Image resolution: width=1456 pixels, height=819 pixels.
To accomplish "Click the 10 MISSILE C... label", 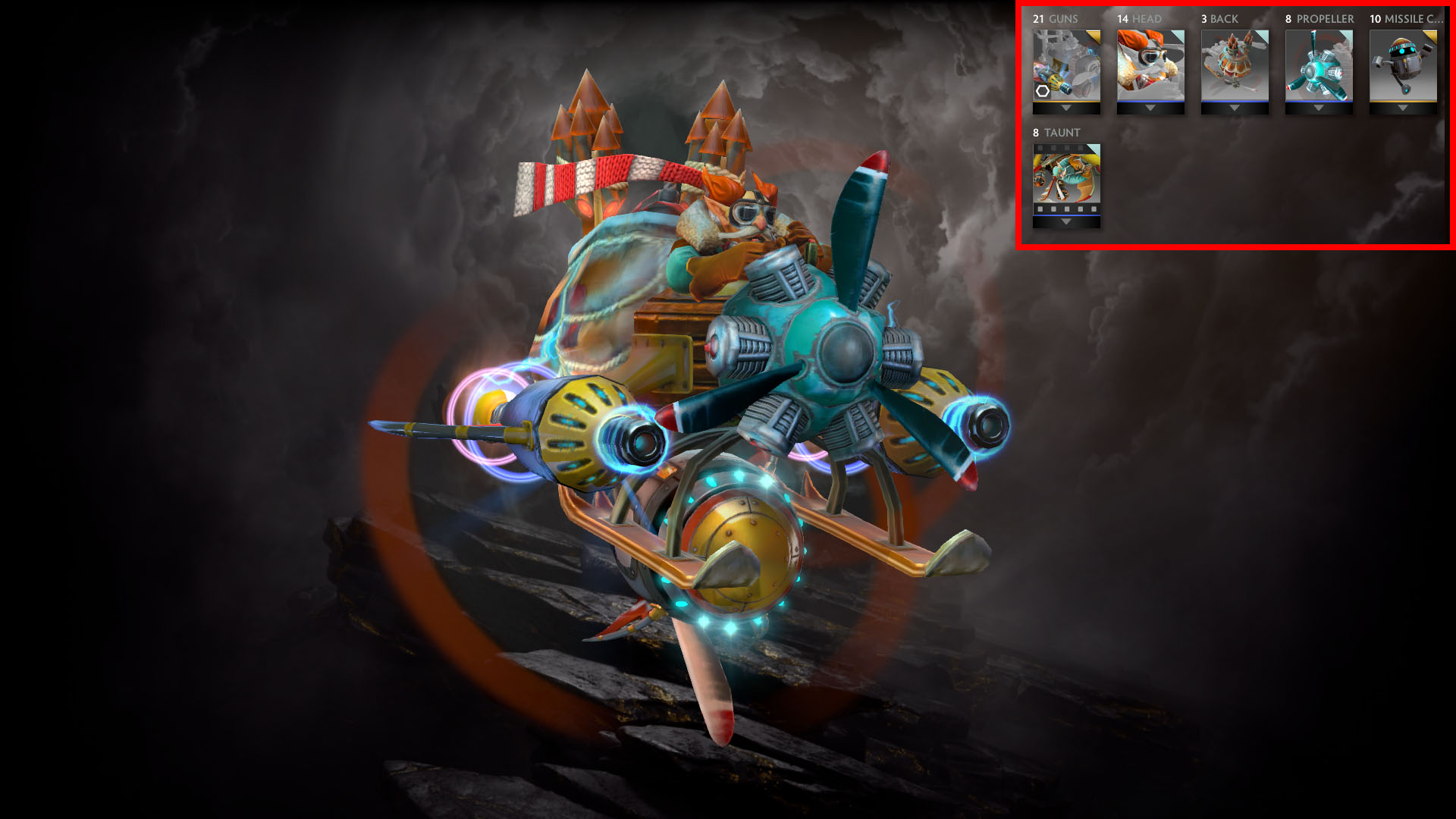I will coord(1406,19).
